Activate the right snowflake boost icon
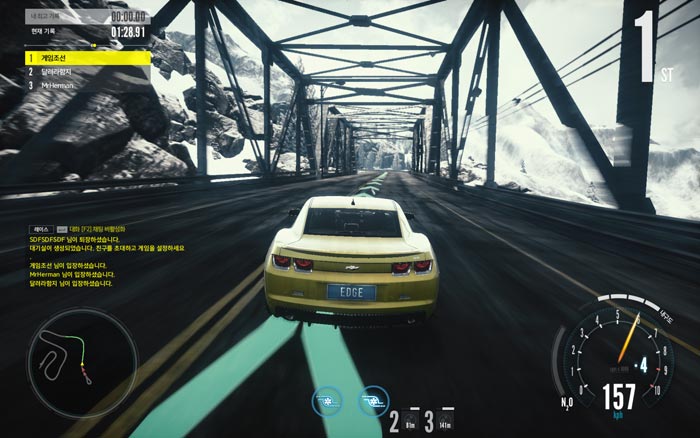The height and width of the screenshot is (438, 700). (x=373, y=399)
